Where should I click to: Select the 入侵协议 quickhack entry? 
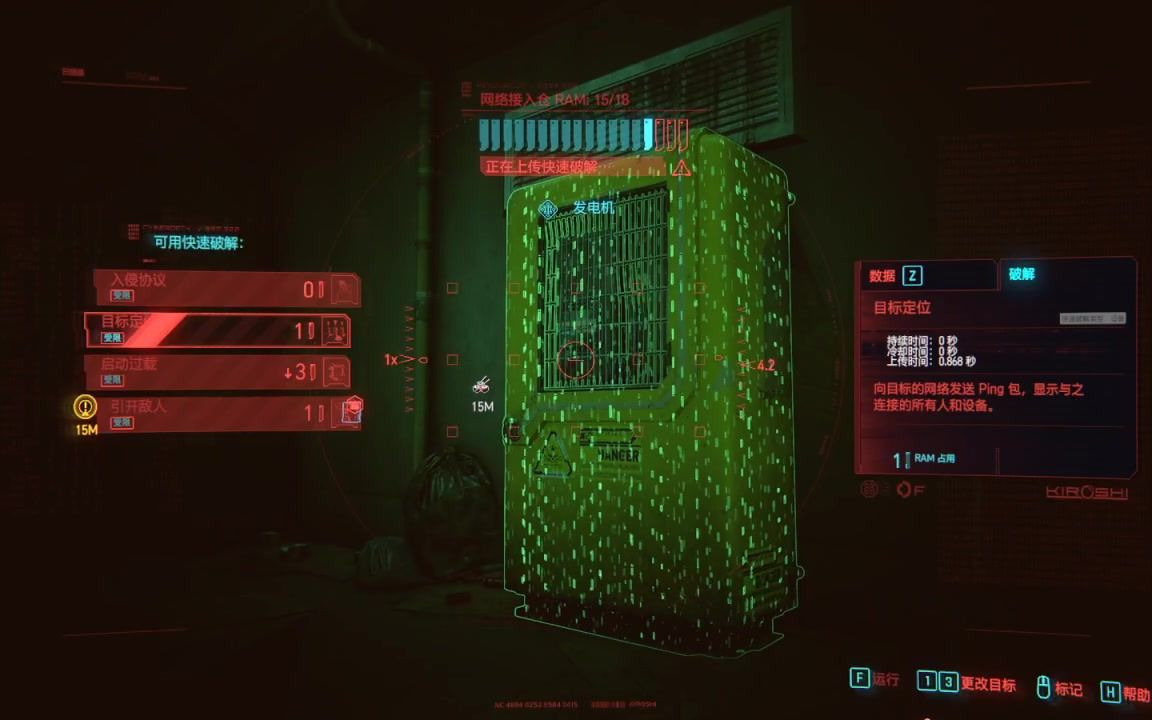226,288
